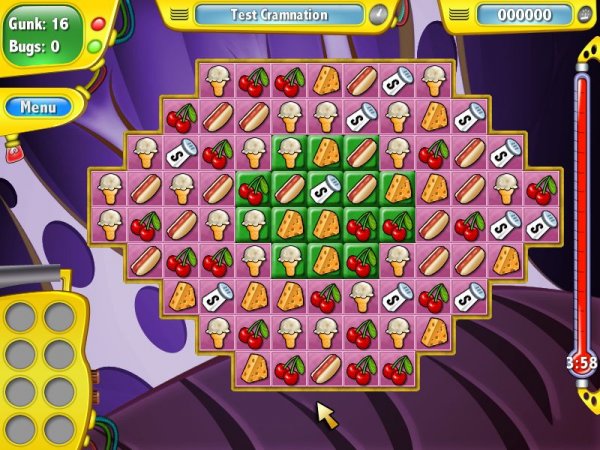This screenshot has width=600, height=450.
Task: Select the cheese tile in the top row
Action: [326, 80]
